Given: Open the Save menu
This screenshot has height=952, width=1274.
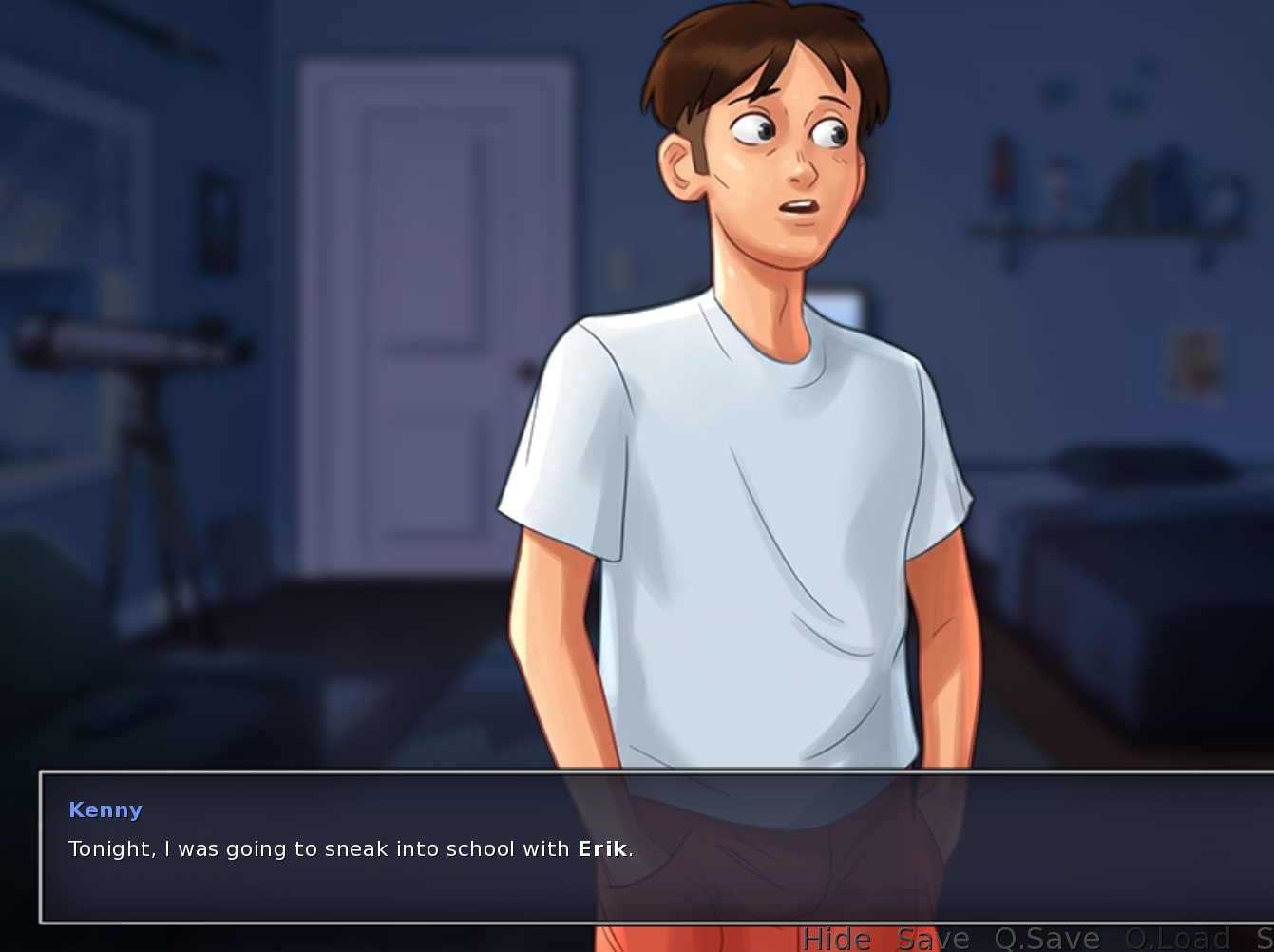Looking at the screenshot, I should 933,939.
